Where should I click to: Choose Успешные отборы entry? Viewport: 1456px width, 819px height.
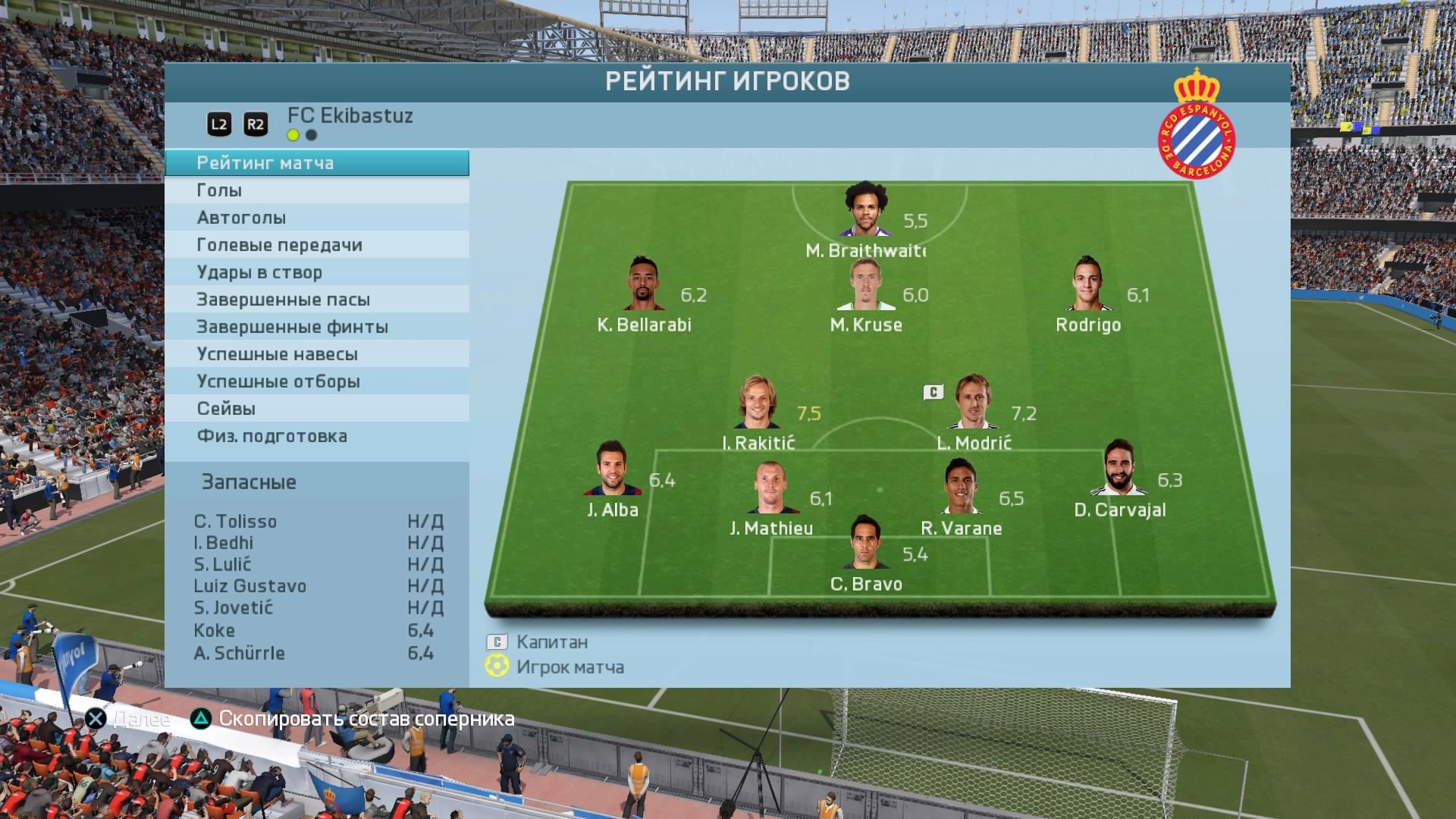[316, 381]
